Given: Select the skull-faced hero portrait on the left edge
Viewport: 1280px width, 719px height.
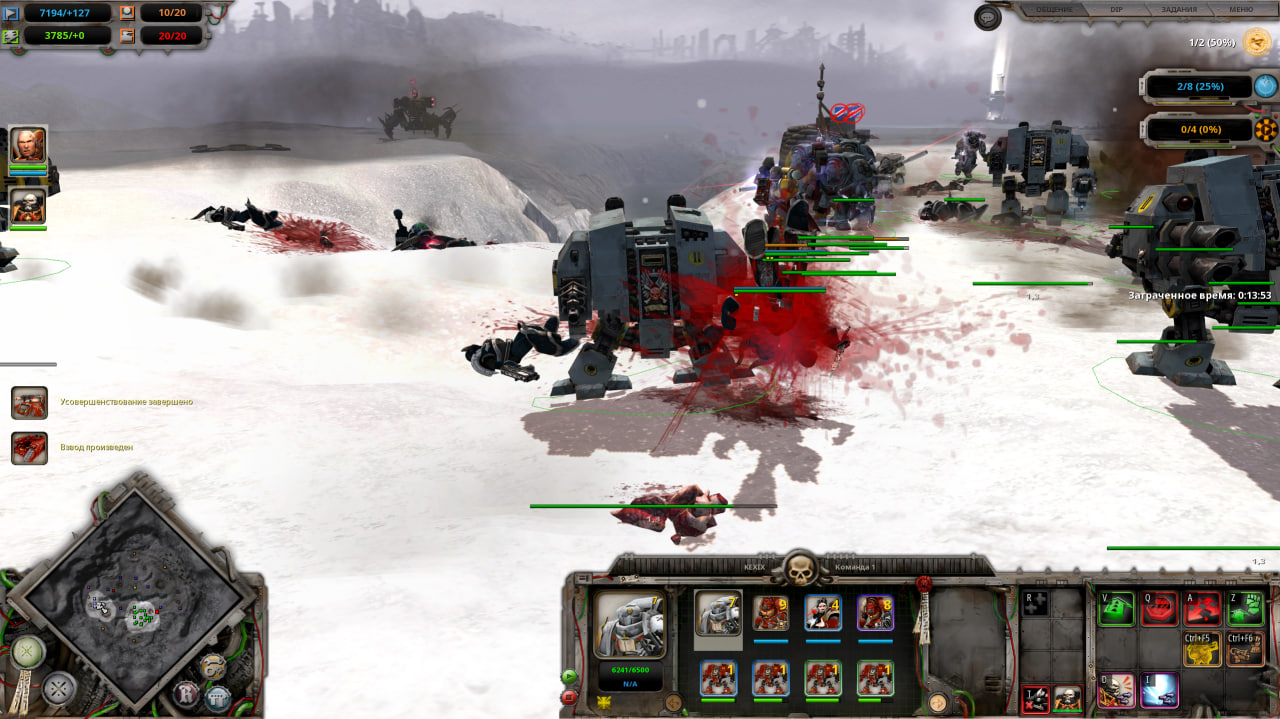Looking at the screenshot, I should point(28,206).
